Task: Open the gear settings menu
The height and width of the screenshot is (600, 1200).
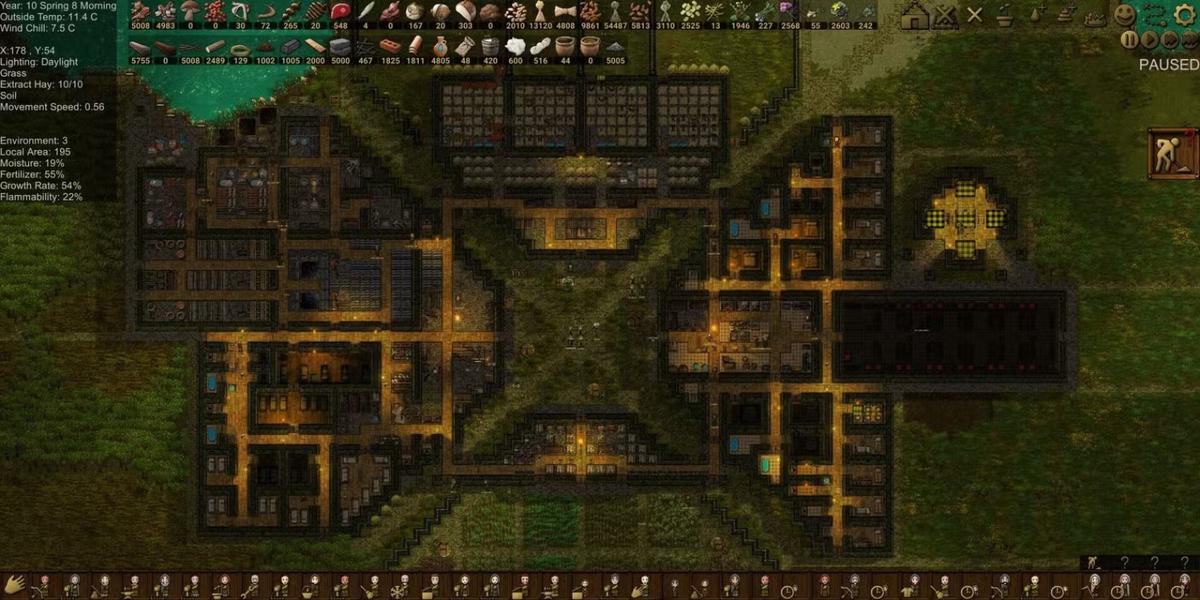Action: tap(1185, 15)
